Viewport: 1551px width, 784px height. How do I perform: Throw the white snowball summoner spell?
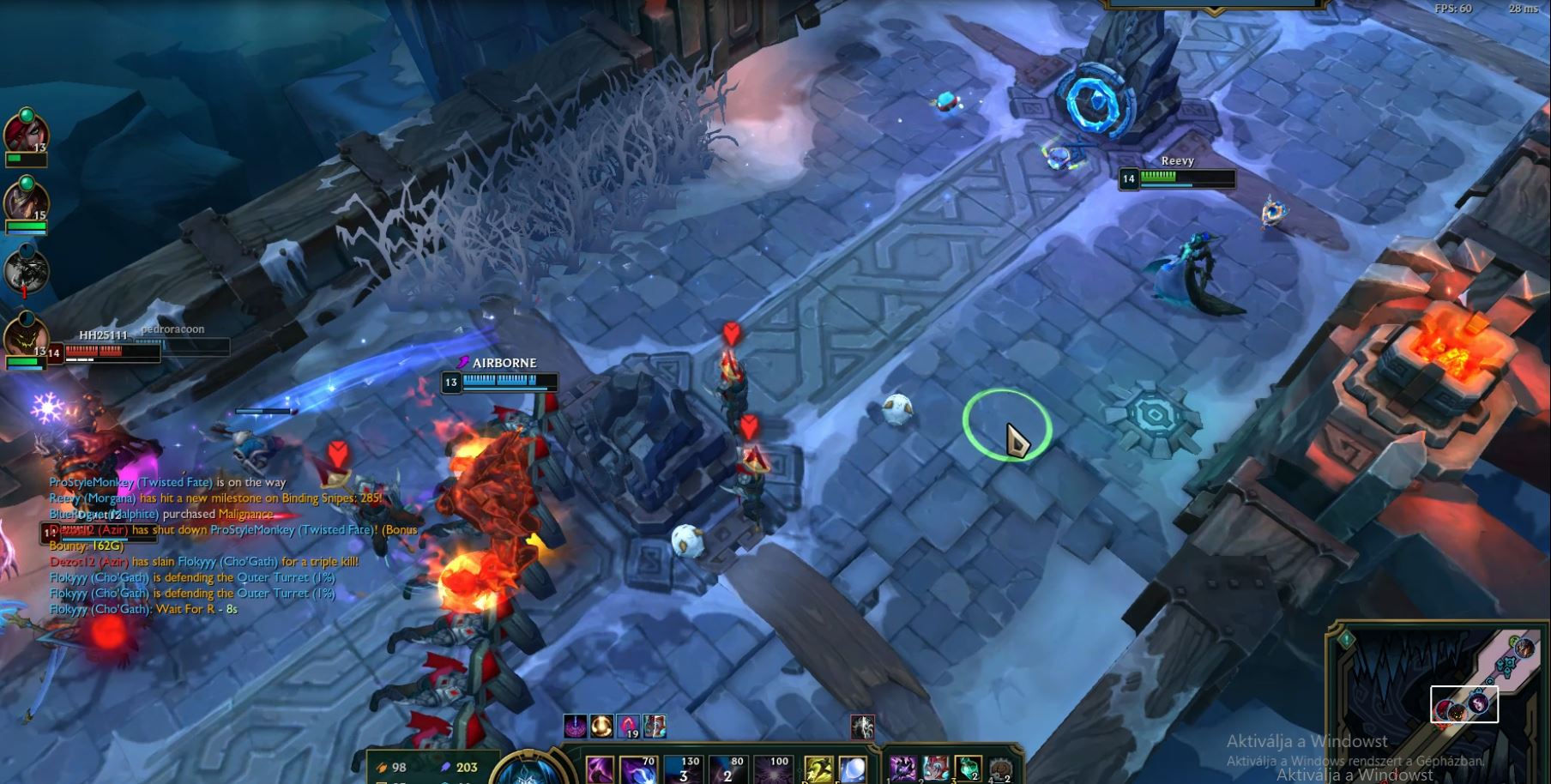pos(853,769)
